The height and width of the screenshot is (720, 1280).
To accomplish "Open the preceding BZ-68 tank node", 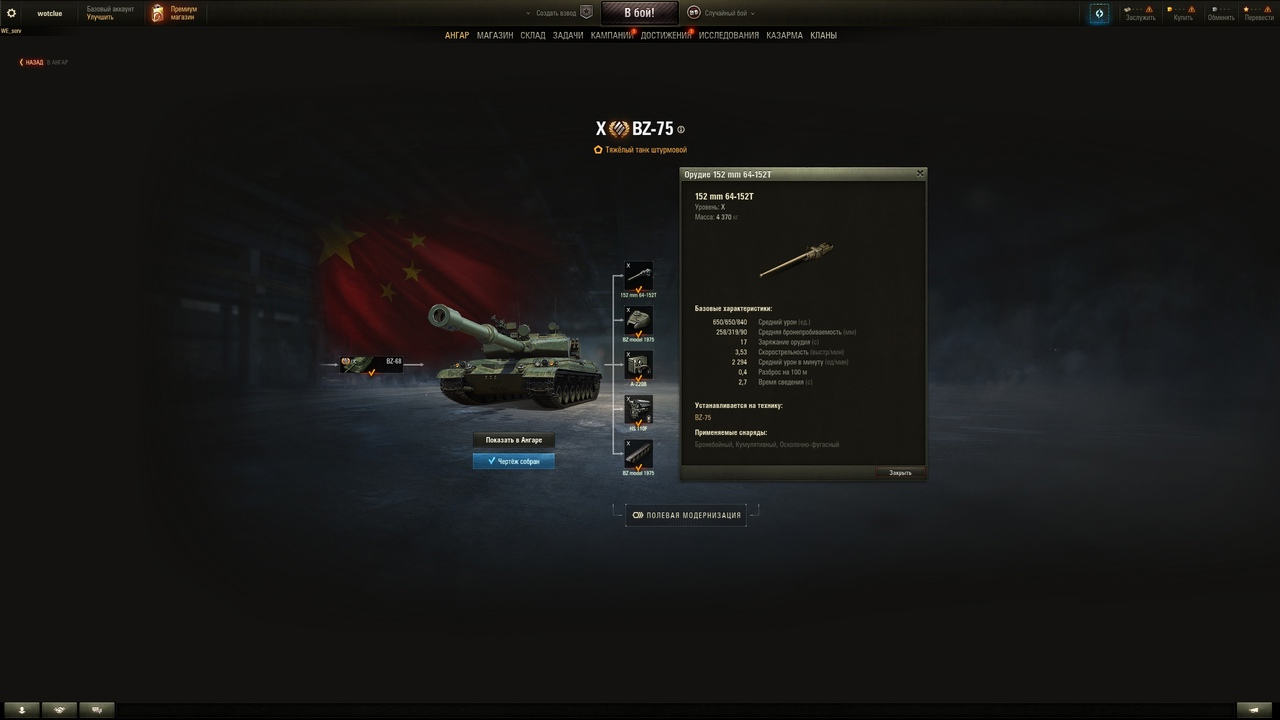I will [371, 364].
